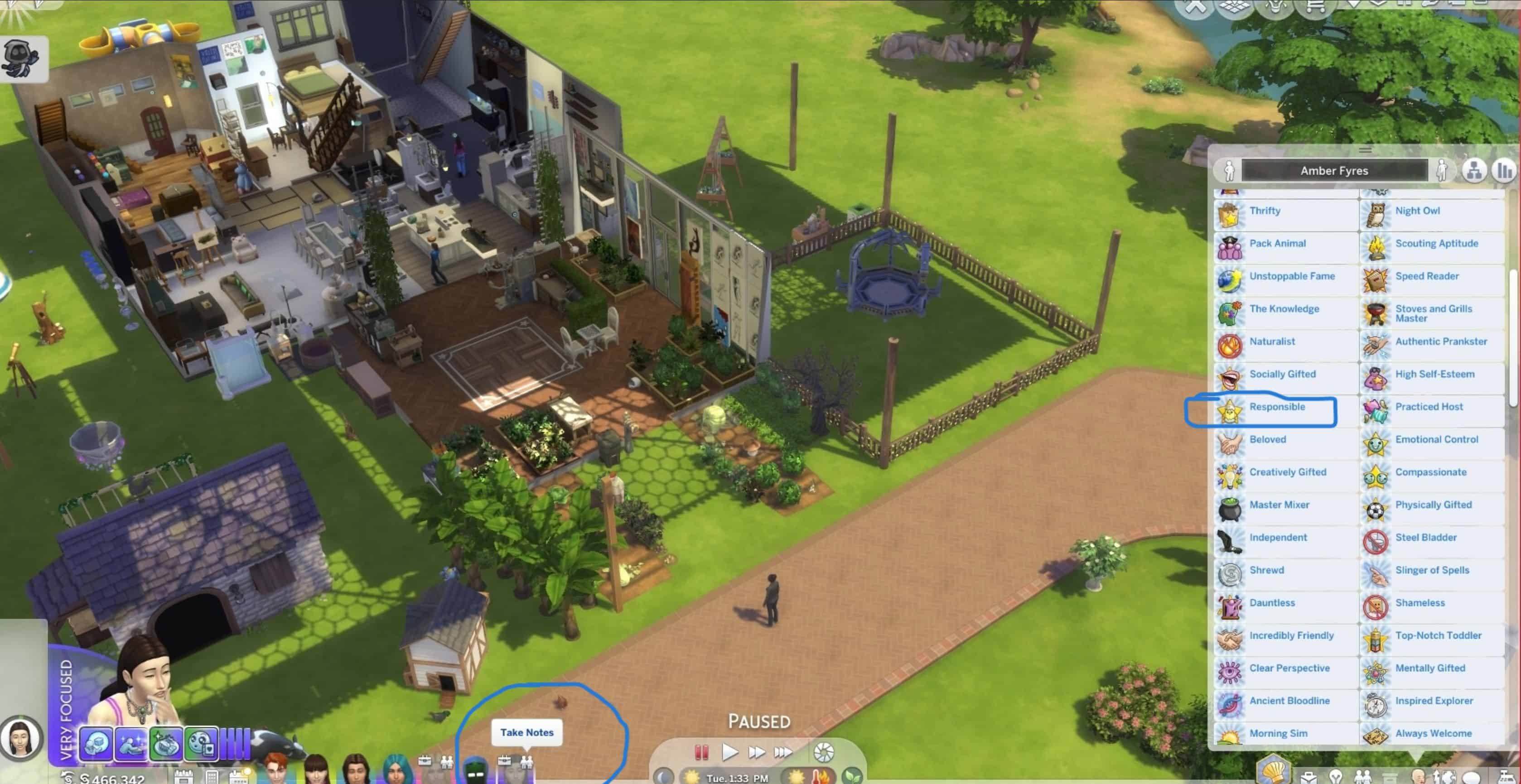Click the Morning Sim trait
The width and height of the screenshot is (1521, 784).
point(1278,734)
